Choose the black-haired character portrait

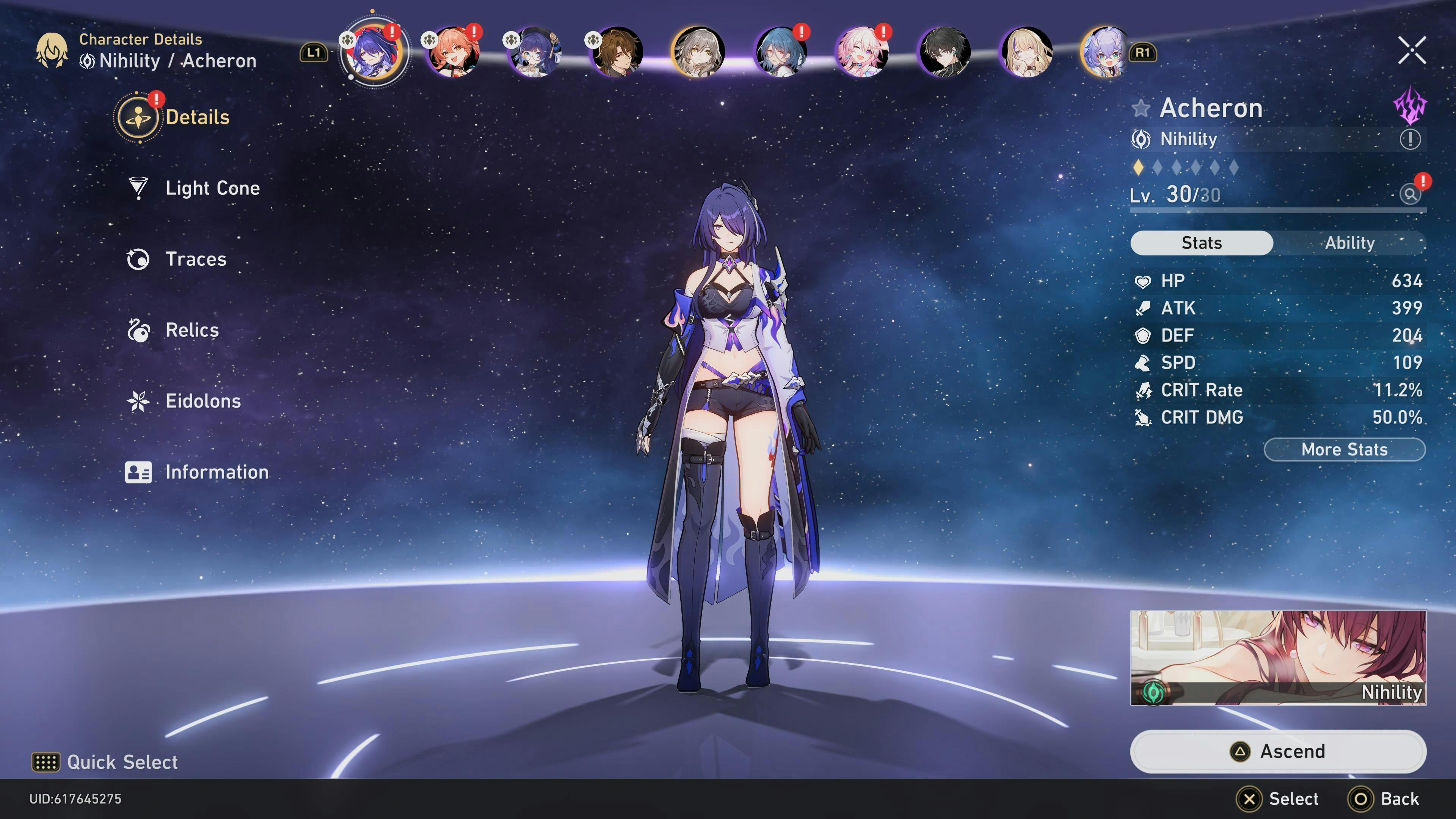click(x=944, y=52)
